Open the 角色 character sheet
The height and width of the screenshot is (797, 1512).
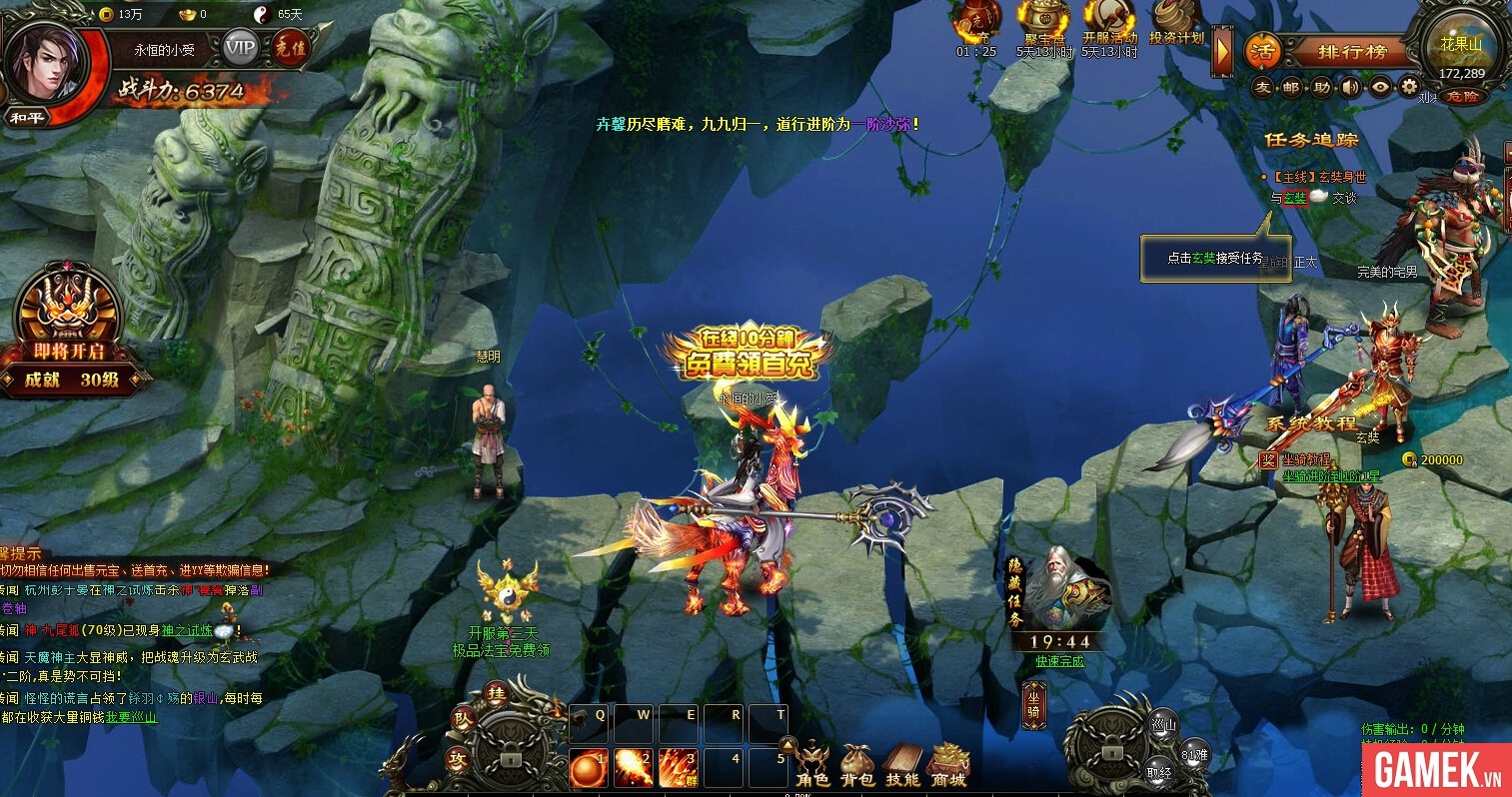click(812, 764)
